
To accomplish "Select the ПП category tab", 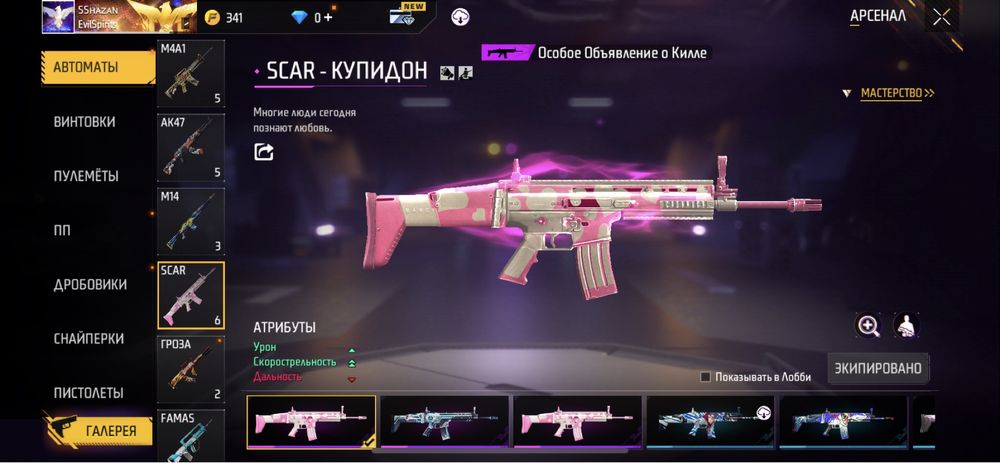I will (x=62, y=230).
